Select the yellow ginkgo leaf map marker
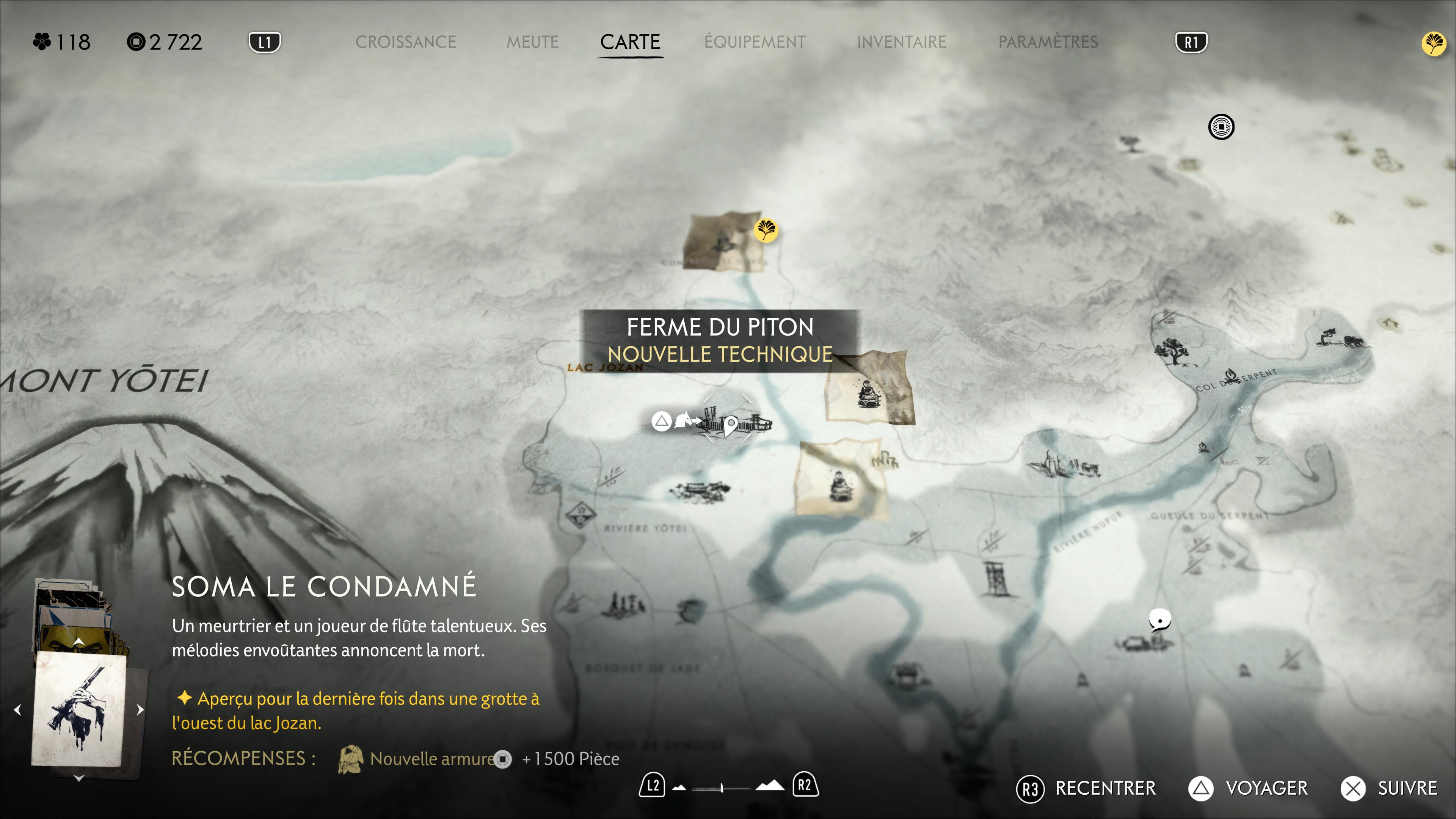The height and width of the screenshot is (819, 1456). coord(766,230)
